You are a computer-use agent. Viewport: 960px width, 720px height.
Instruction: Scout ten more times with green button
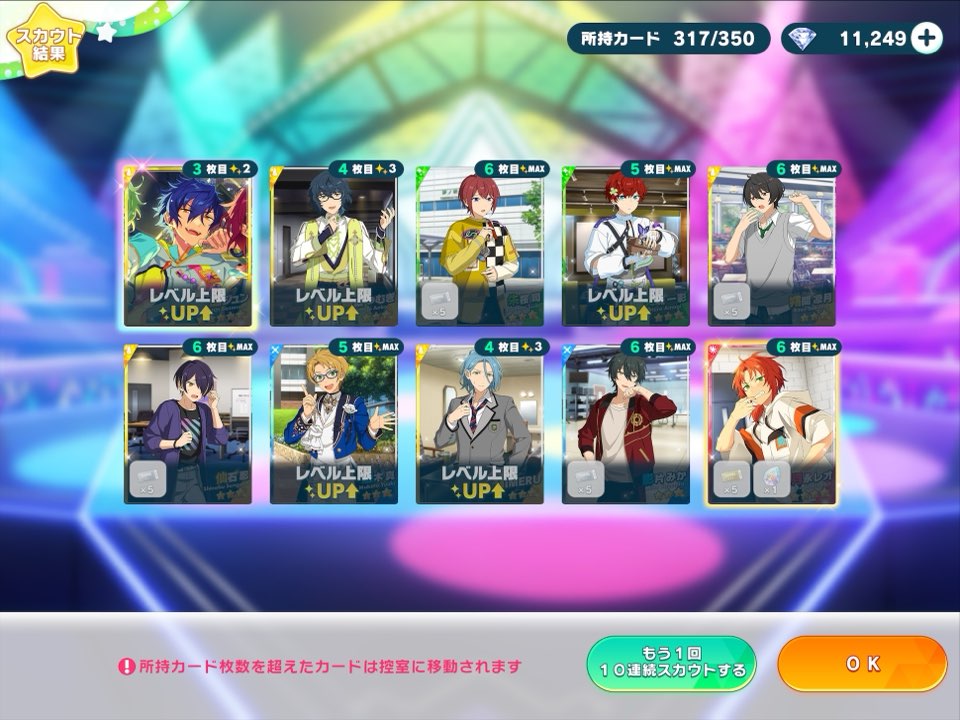[670, 664]
